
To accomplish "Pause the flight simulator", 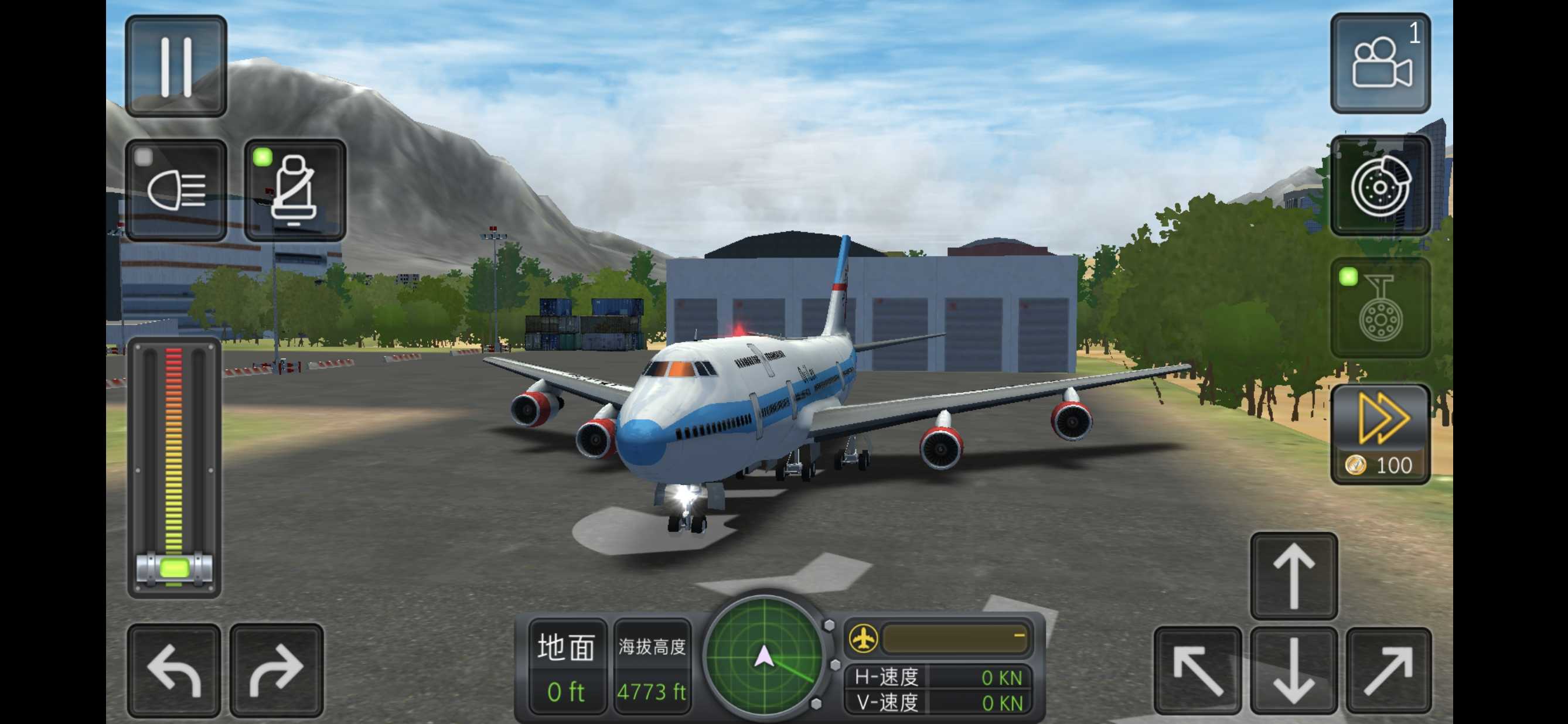I will coord(176,66).
